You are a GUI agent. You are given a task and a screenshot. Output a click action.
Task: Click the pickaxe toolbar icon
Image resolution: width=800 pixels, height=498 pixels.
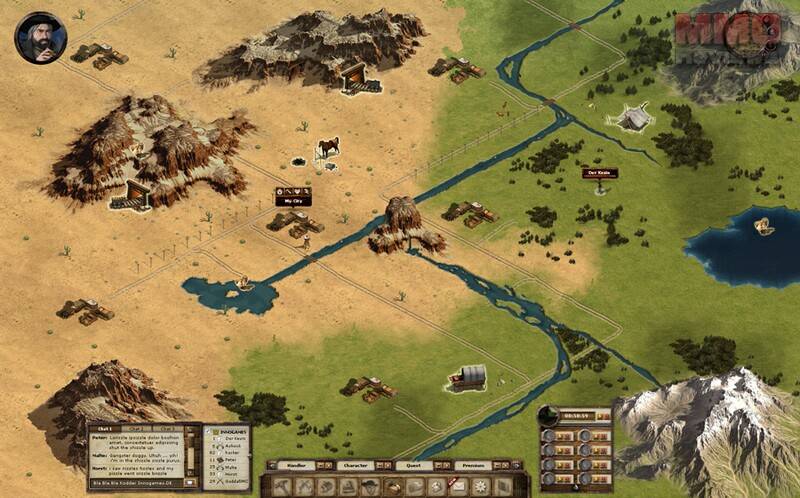point(303,487)
